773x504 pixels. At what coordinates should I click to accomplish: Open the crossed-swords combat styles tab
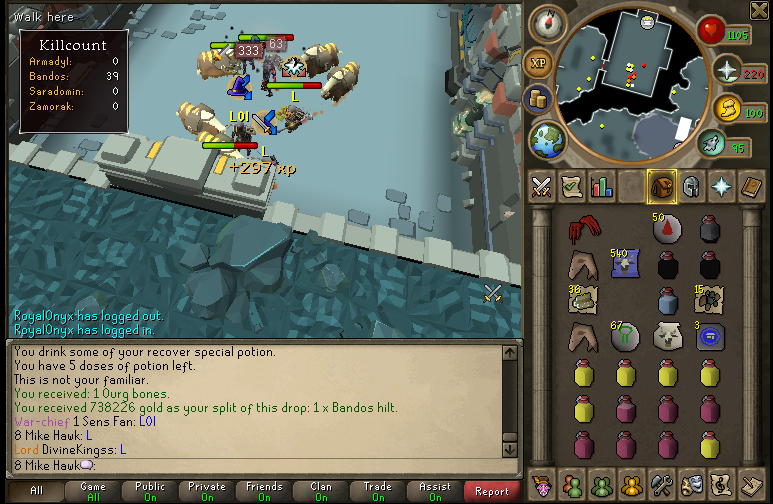(x=542, y=187)
